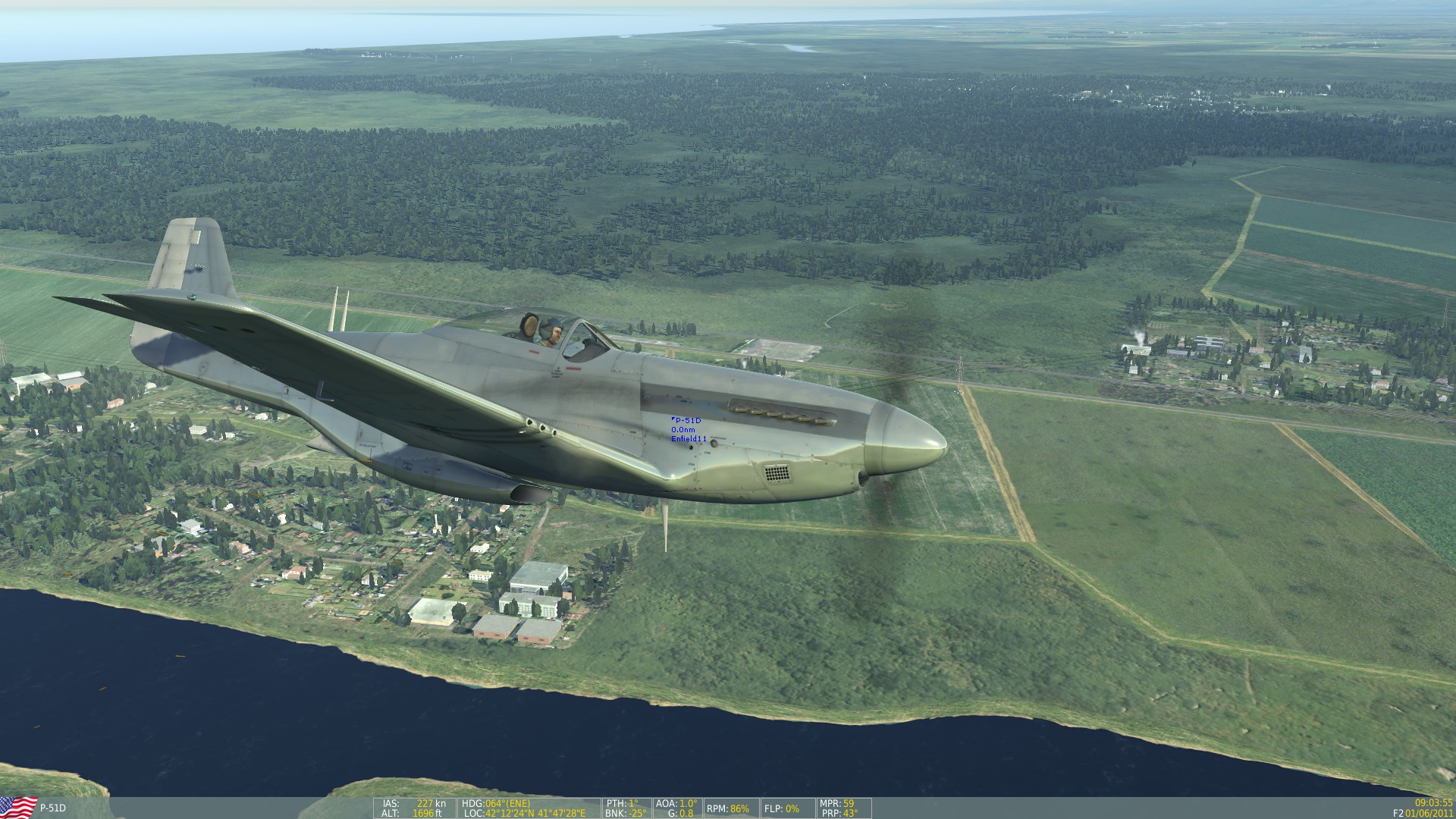The height and width of the screenshot is (819, 1456).
Task: Click the RPM indicator showing 86%
Action: pyautogui.click(x=729, y=808)
